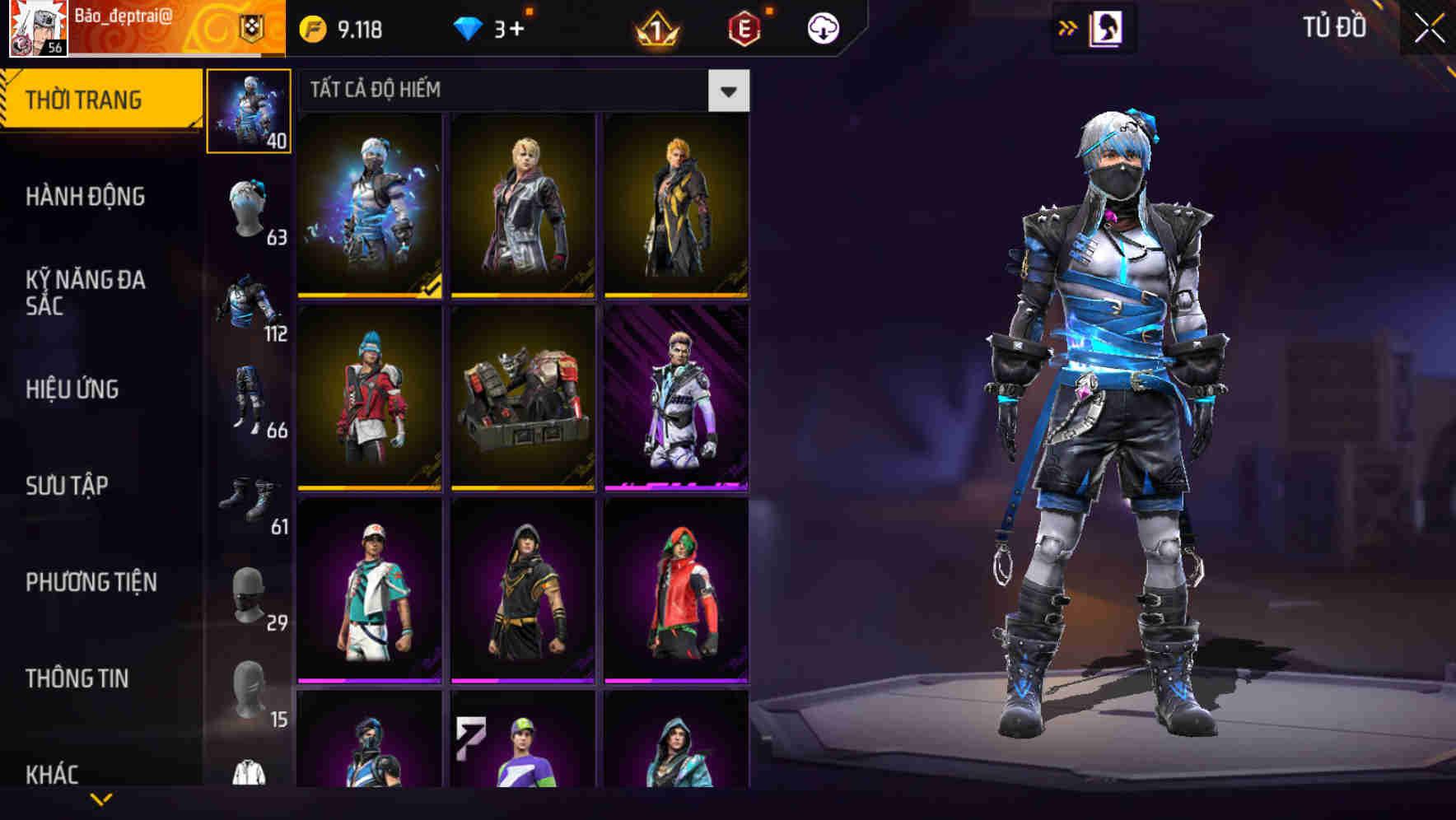The height and width of the screenshot is (820, 1456).
Task: Select the hair slot icon labeled 63
Action: click(250, 207)
